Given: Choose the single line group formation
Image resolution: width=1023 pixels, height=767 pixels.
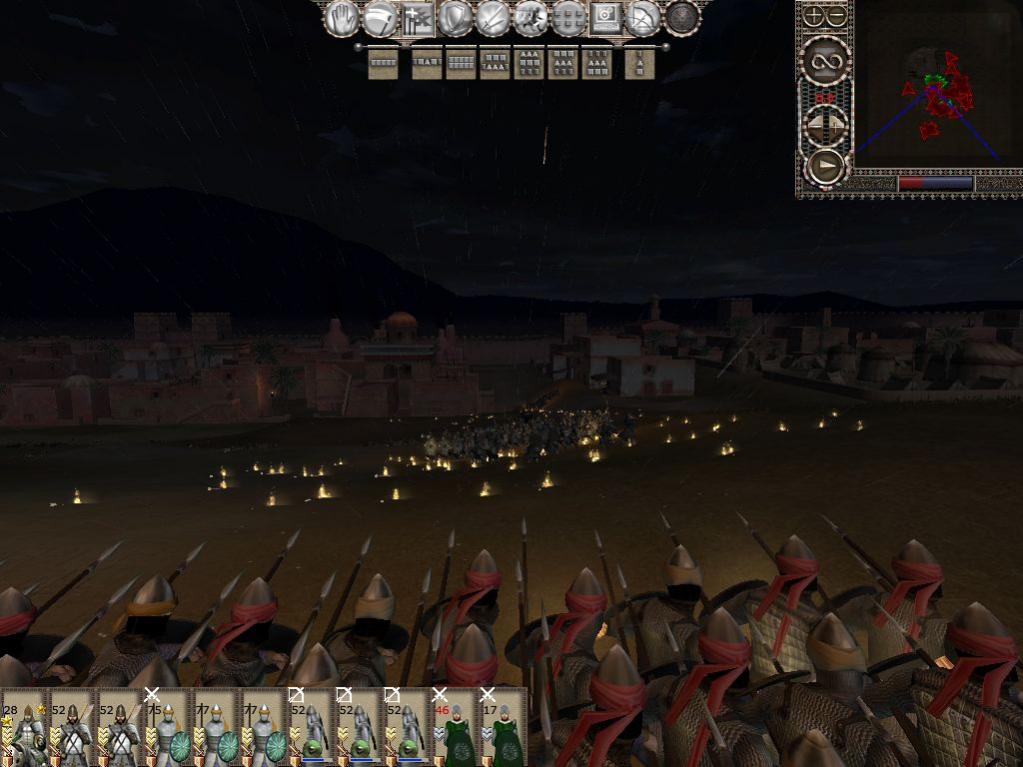Looking at the screenshot, I should pos(383,63).
